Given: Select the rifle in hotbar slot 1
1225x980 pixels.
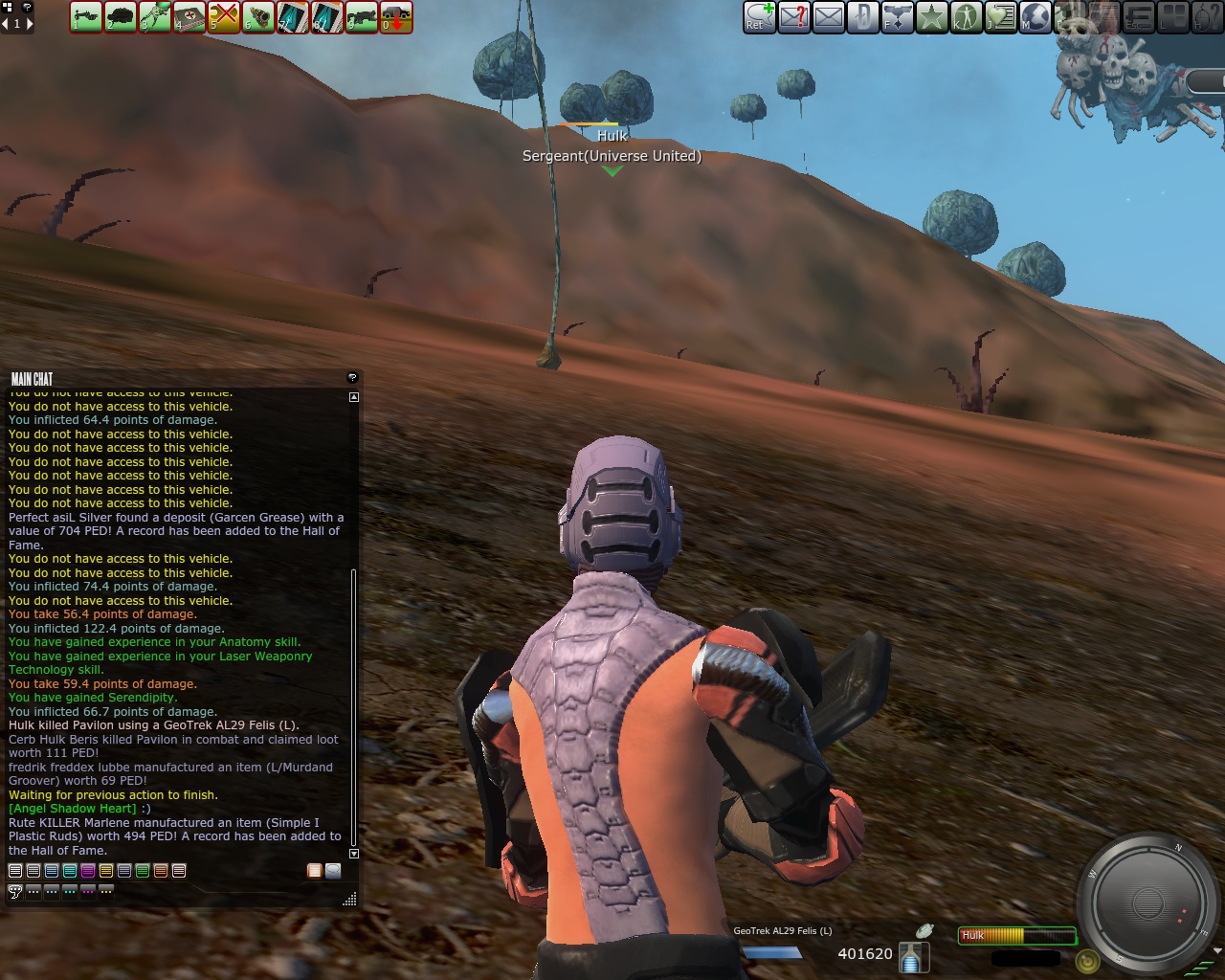Looking at the screenshot, I should (x=86, y=16).
